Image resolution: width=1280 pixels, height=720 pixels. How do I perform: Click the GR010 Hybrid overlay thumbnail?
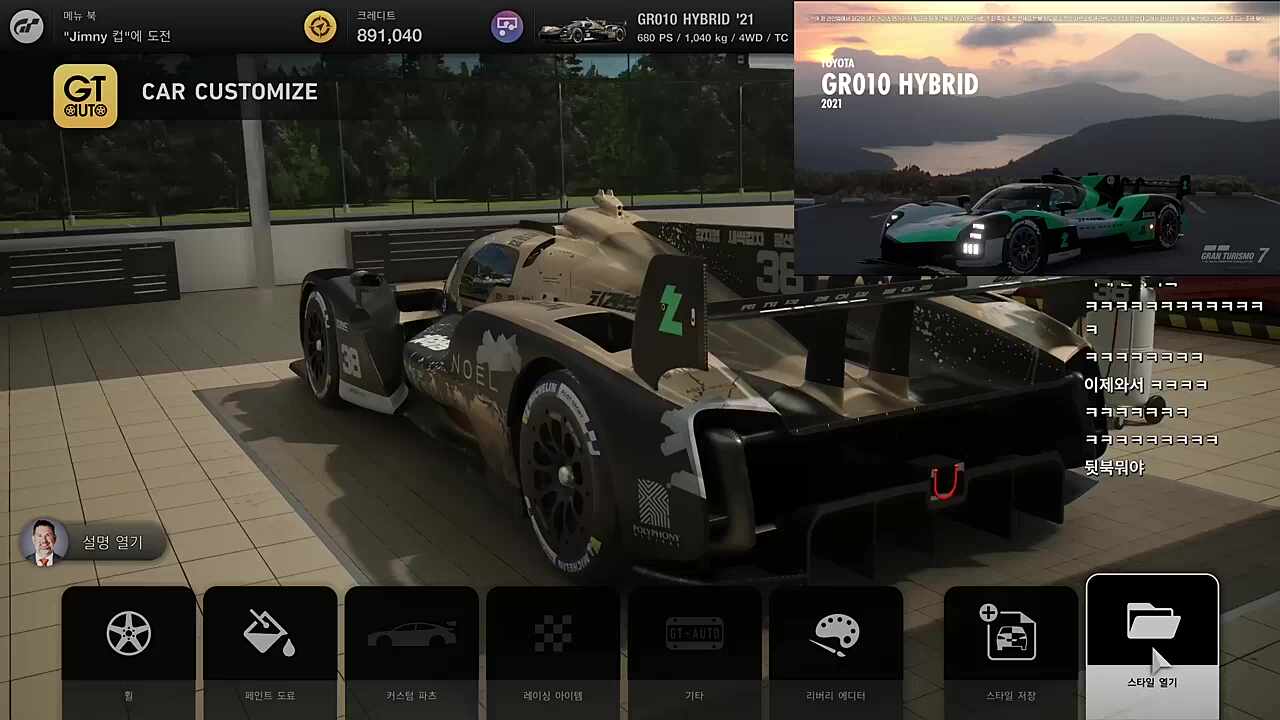tap(1036, 138)
